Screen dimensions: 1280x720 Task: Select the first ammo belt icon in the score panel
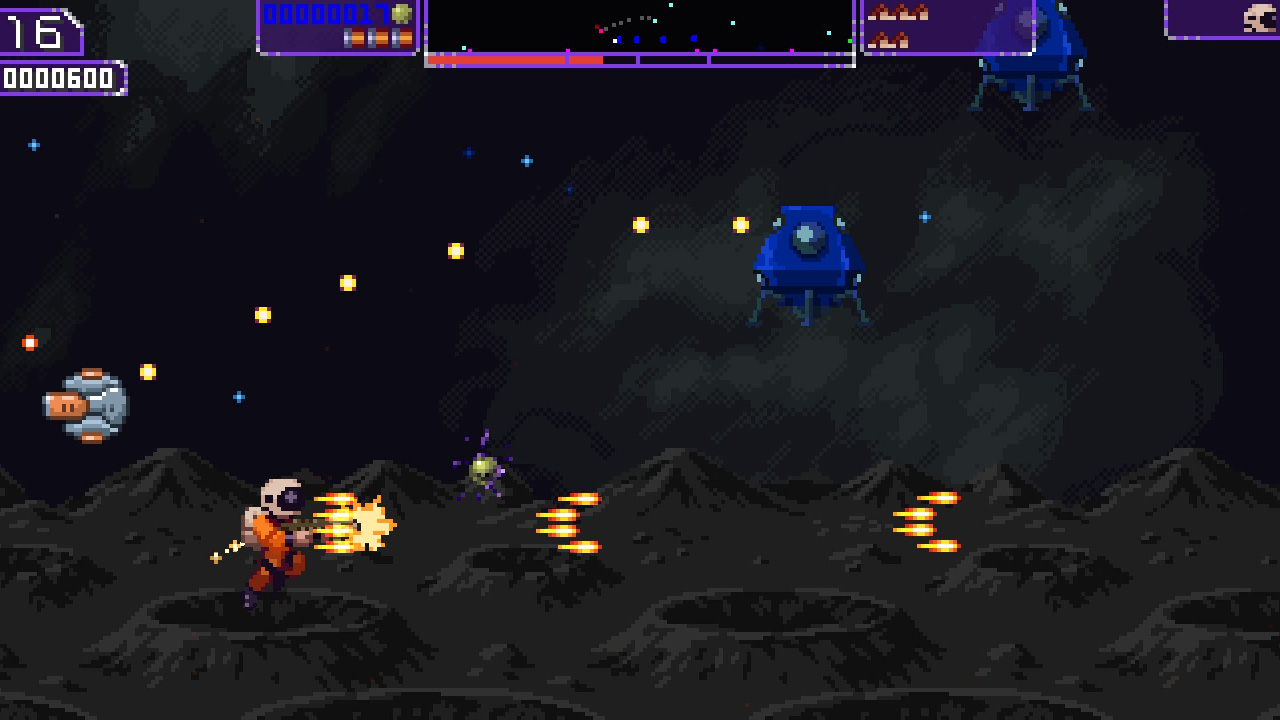[x=353, y=38]
